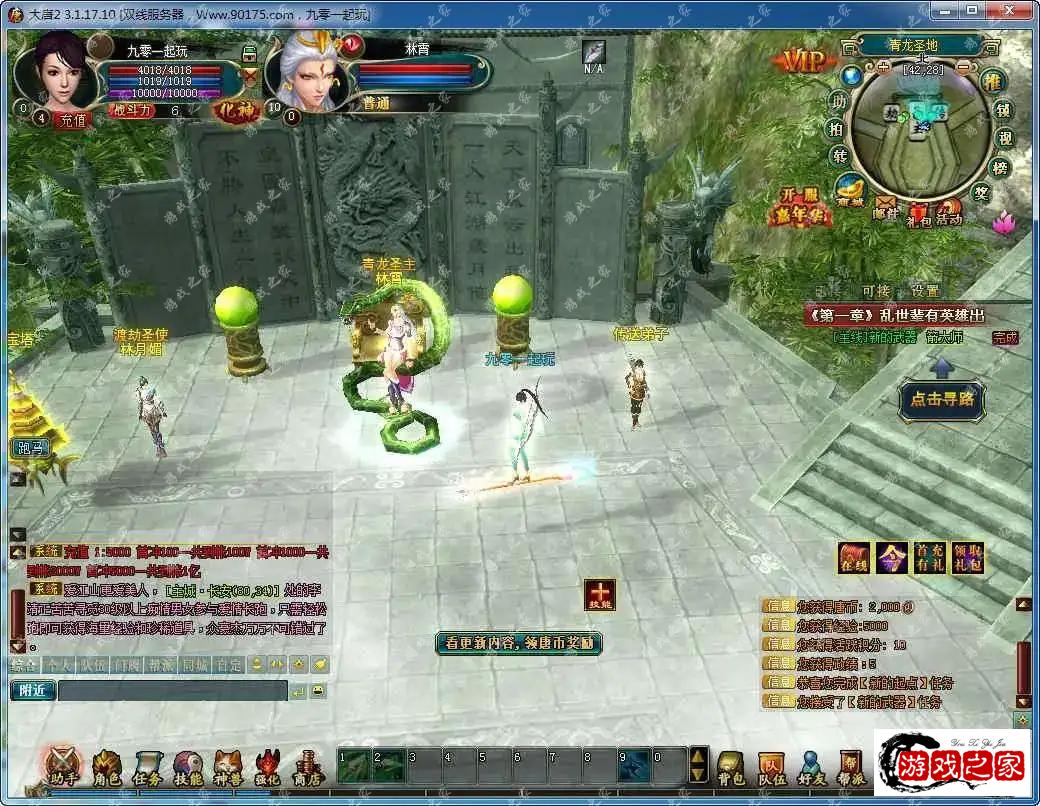The height and width of the screenshot is (806, 1040).
Task: Zoom in the minimap with plus button
Action: [x=884, y=68]
